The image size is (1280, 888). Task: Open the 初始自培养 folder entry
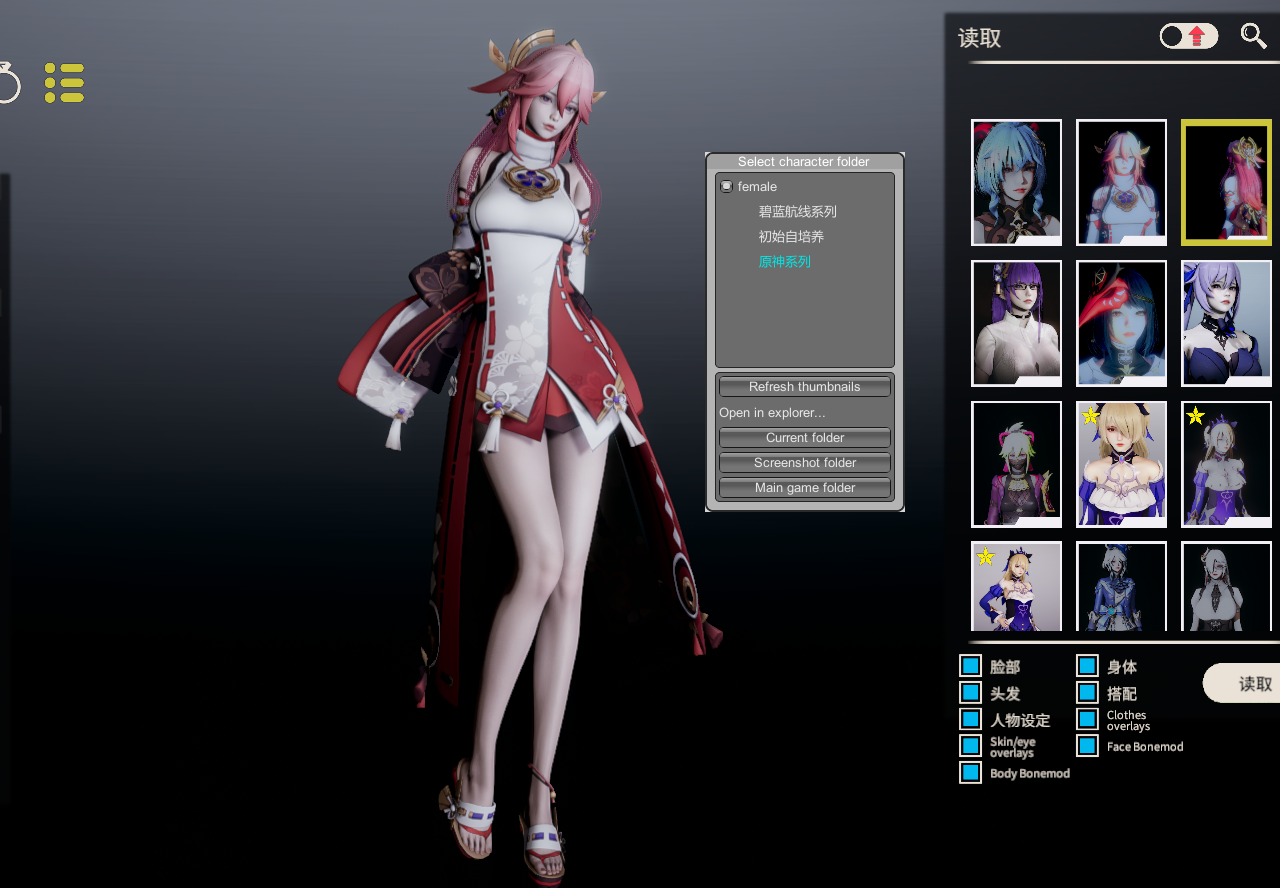point(790,236)
